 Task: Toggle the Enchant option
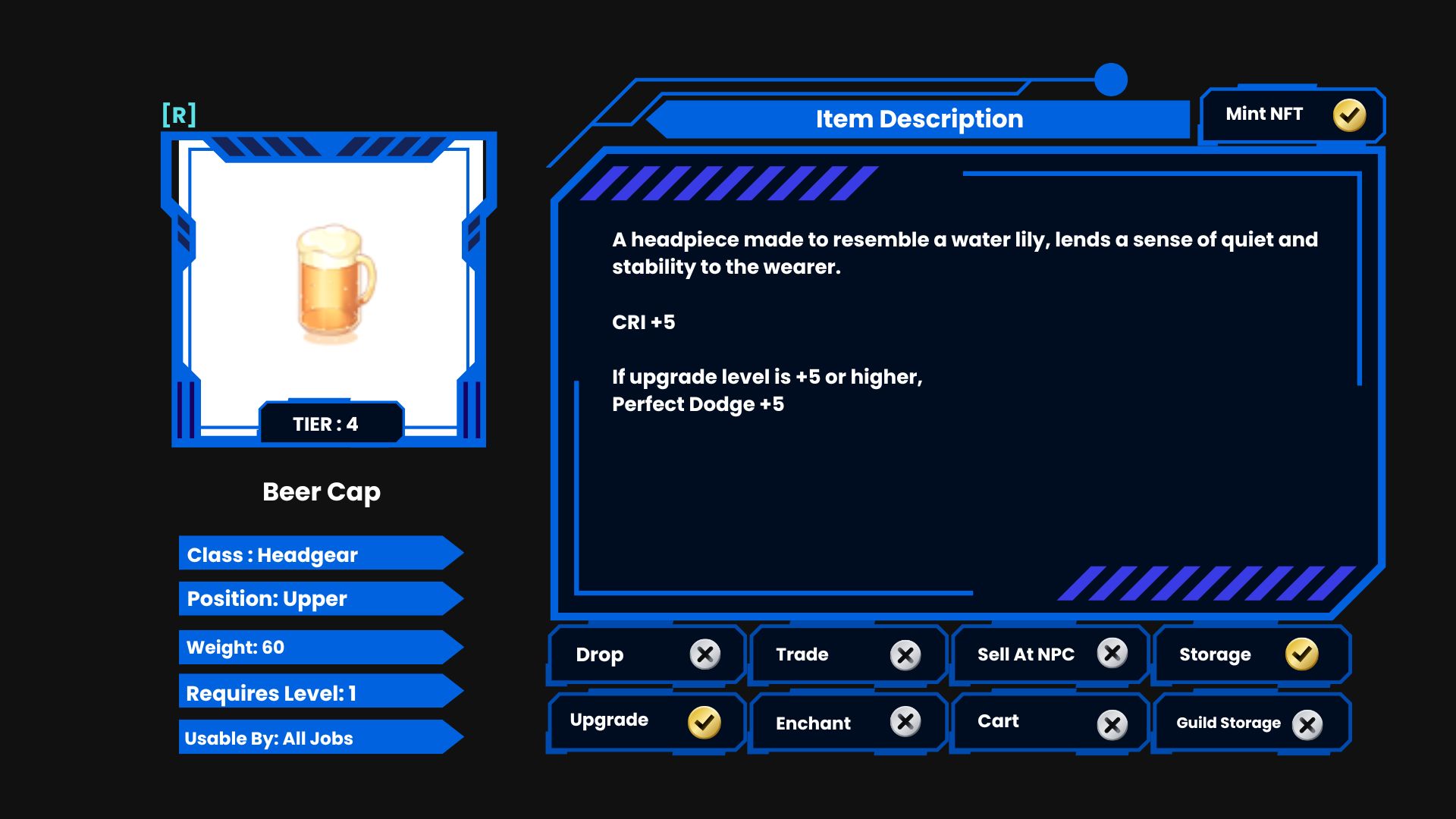(905, 722)
